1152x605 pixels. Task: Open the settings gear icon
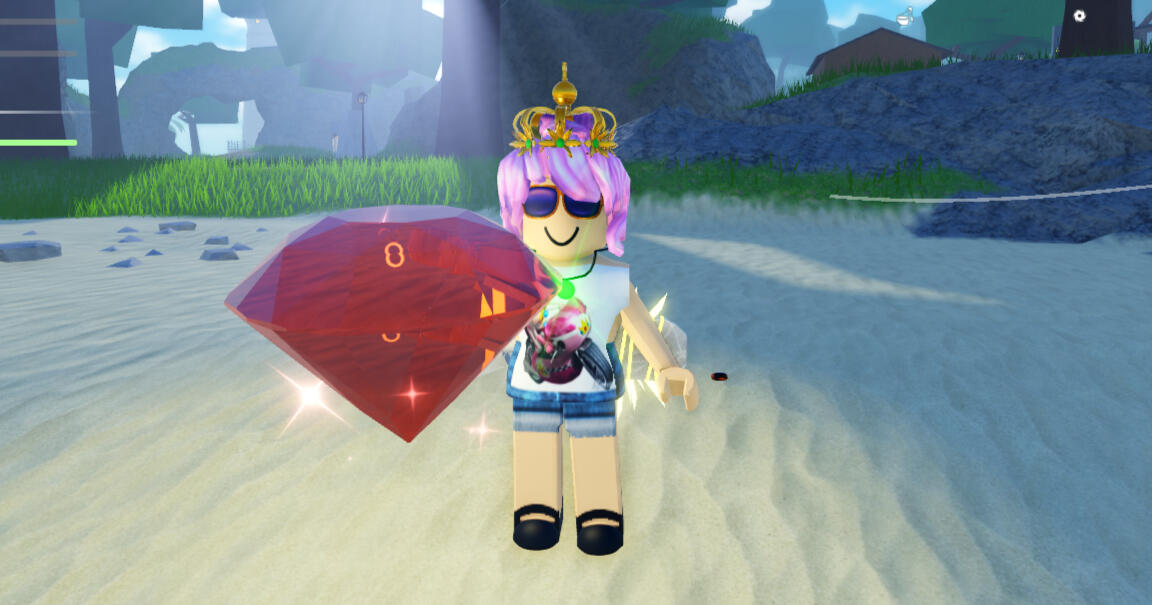(x=1079, y=16)
